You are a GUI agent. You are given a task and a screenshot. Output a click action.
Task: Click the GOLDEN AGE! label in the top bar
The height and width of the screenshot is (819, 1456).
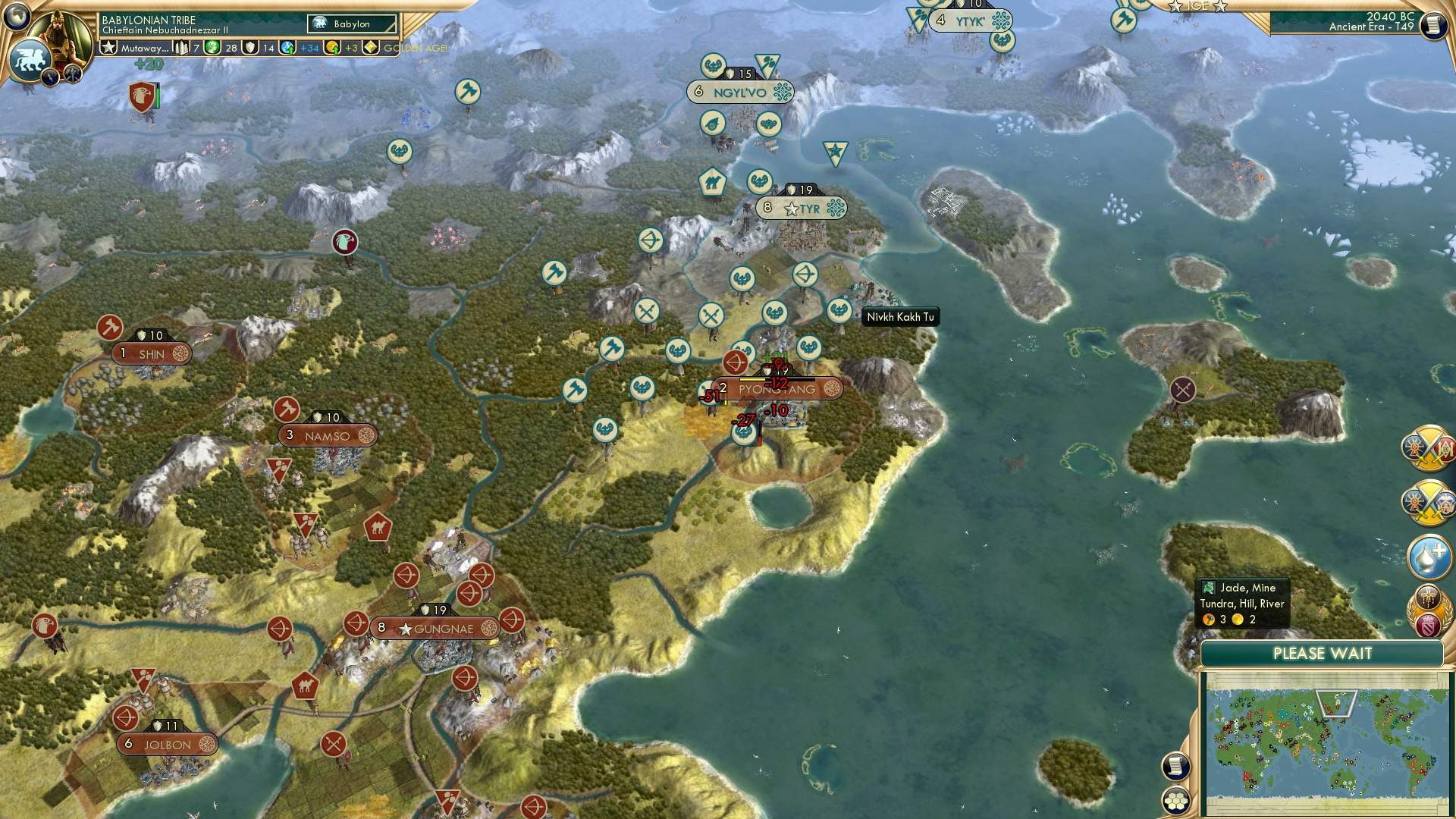pos(413,48)
